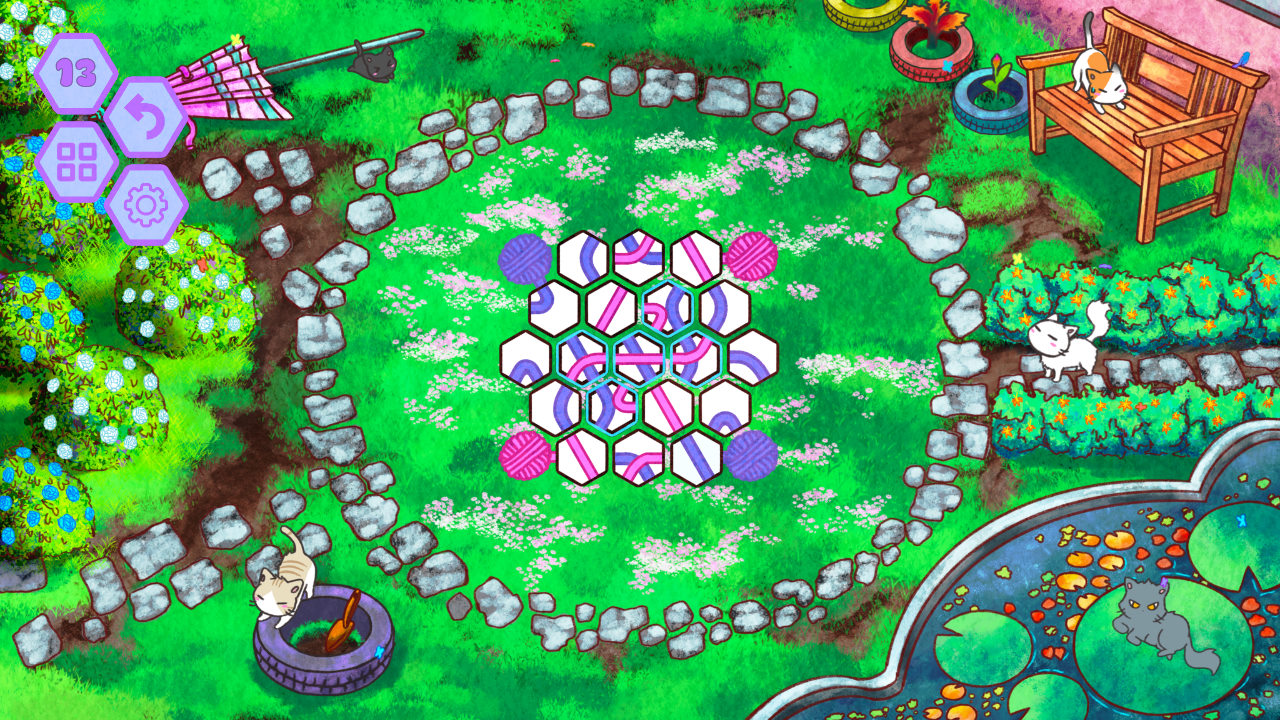This screenshot has width=1280, height=720.
Task: Rotate the blue-highlighted hex below the center
Action: pyautogui.click(x=610, y=406)
